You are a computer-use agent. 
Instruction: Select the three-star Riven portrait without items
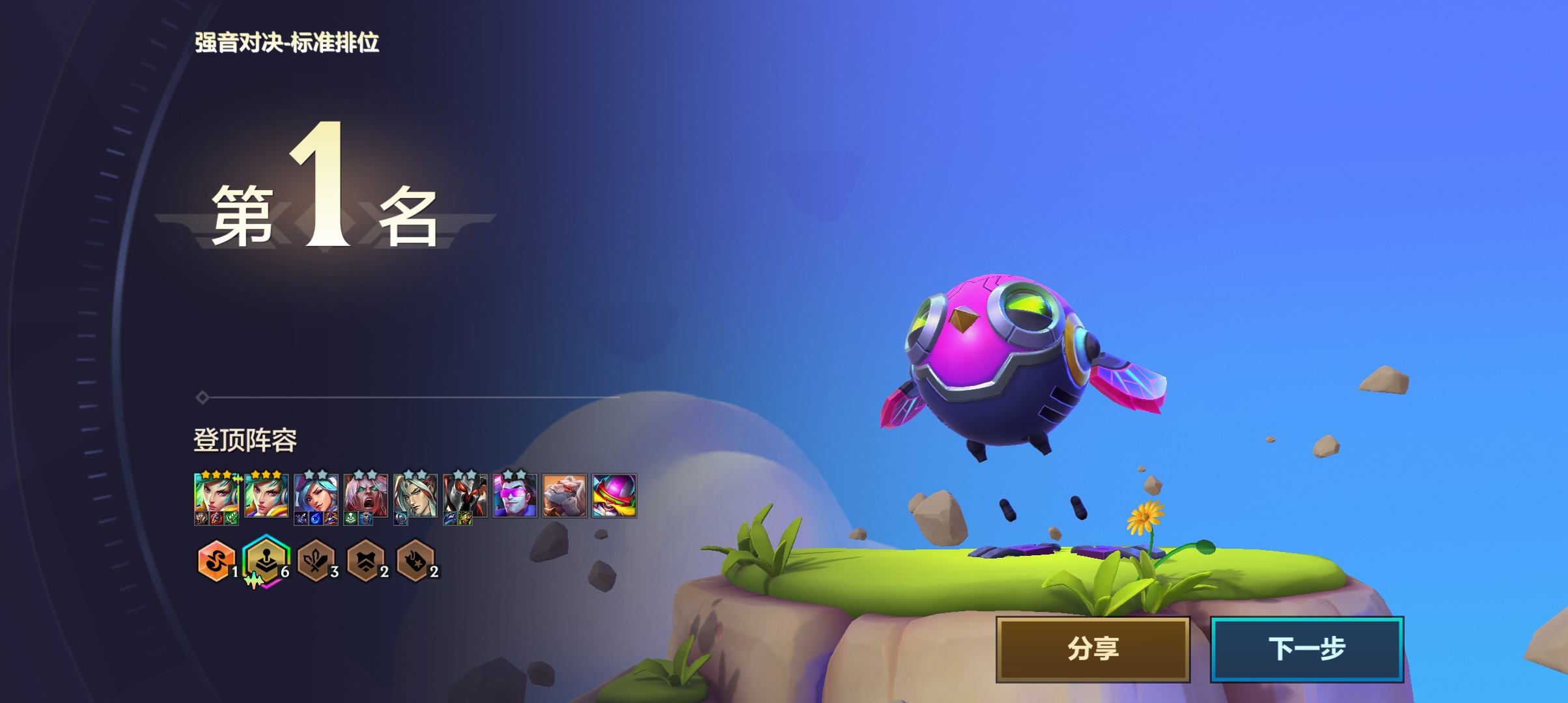coord(266,496)
